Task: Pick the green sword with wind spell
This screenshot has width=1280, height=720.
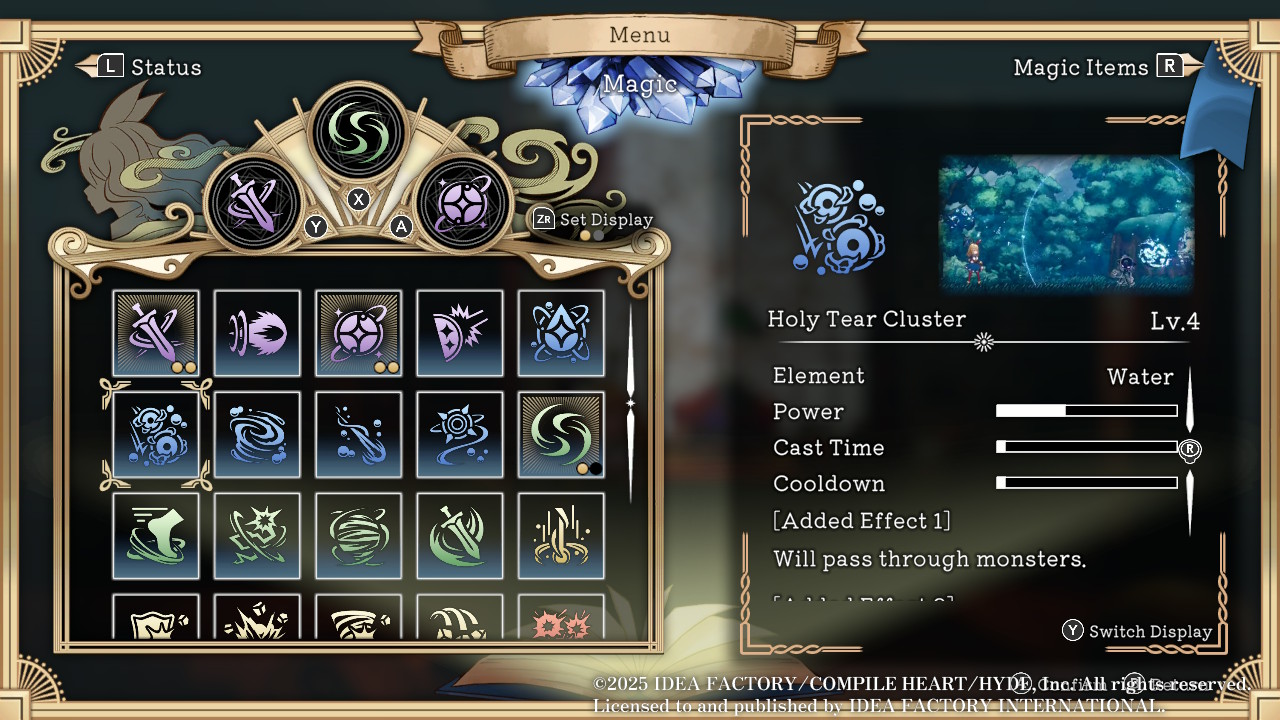Action: click(459, 535)
